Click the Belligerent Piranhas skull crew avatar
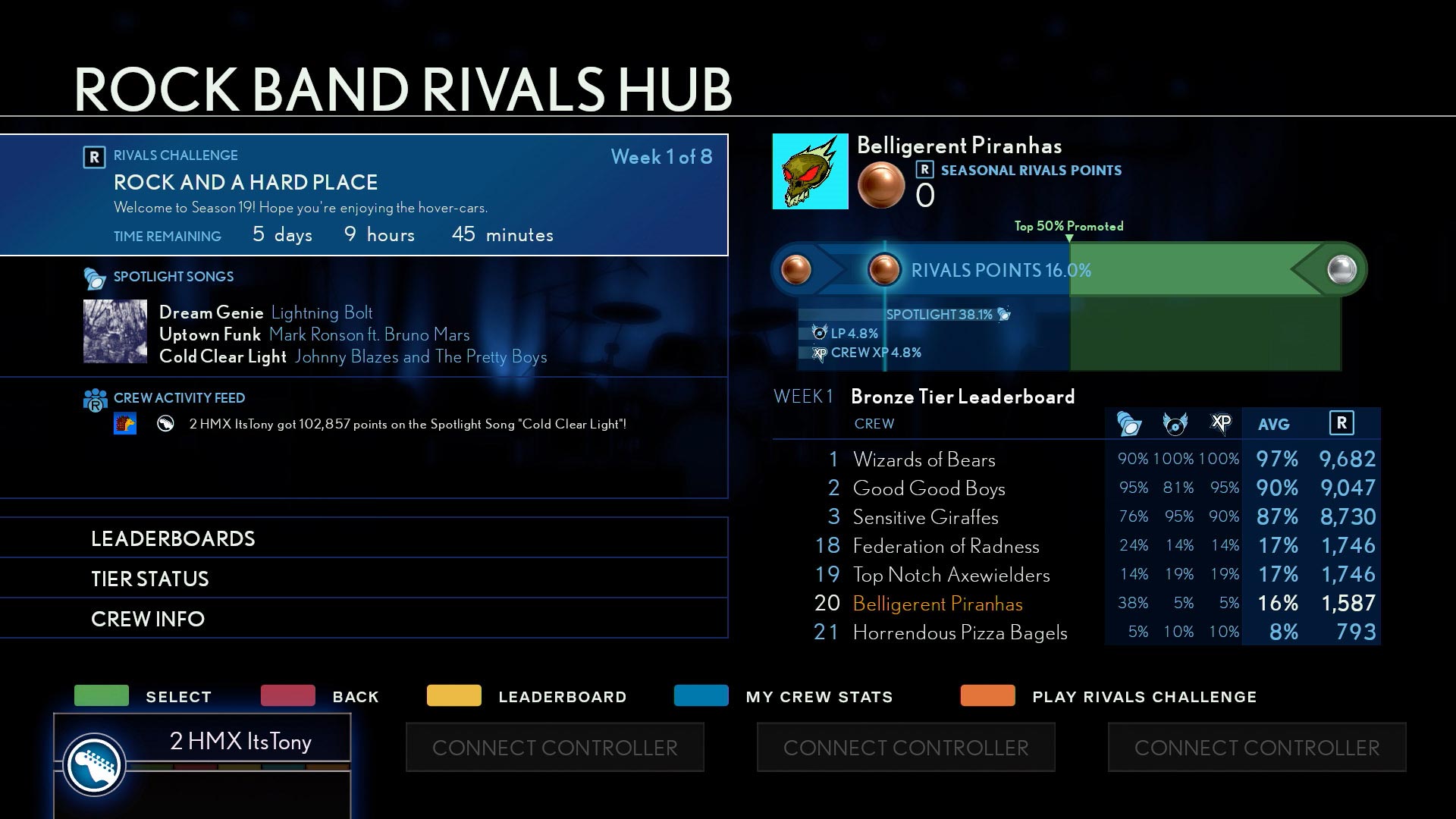 810,171
